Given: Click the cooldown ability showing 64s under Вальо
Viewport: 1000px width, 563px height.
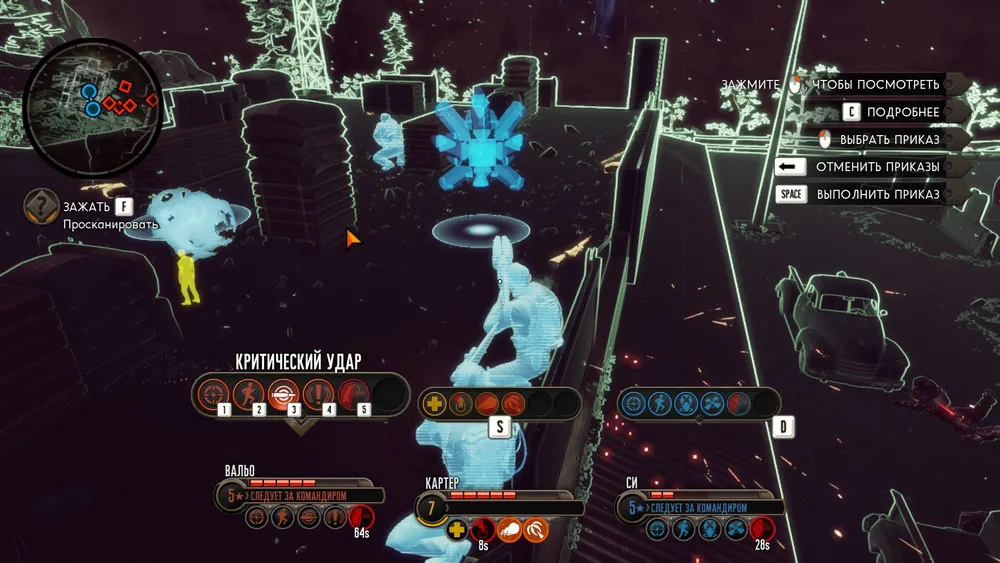Looking at the screenshot, I should (x=361, y=516).
